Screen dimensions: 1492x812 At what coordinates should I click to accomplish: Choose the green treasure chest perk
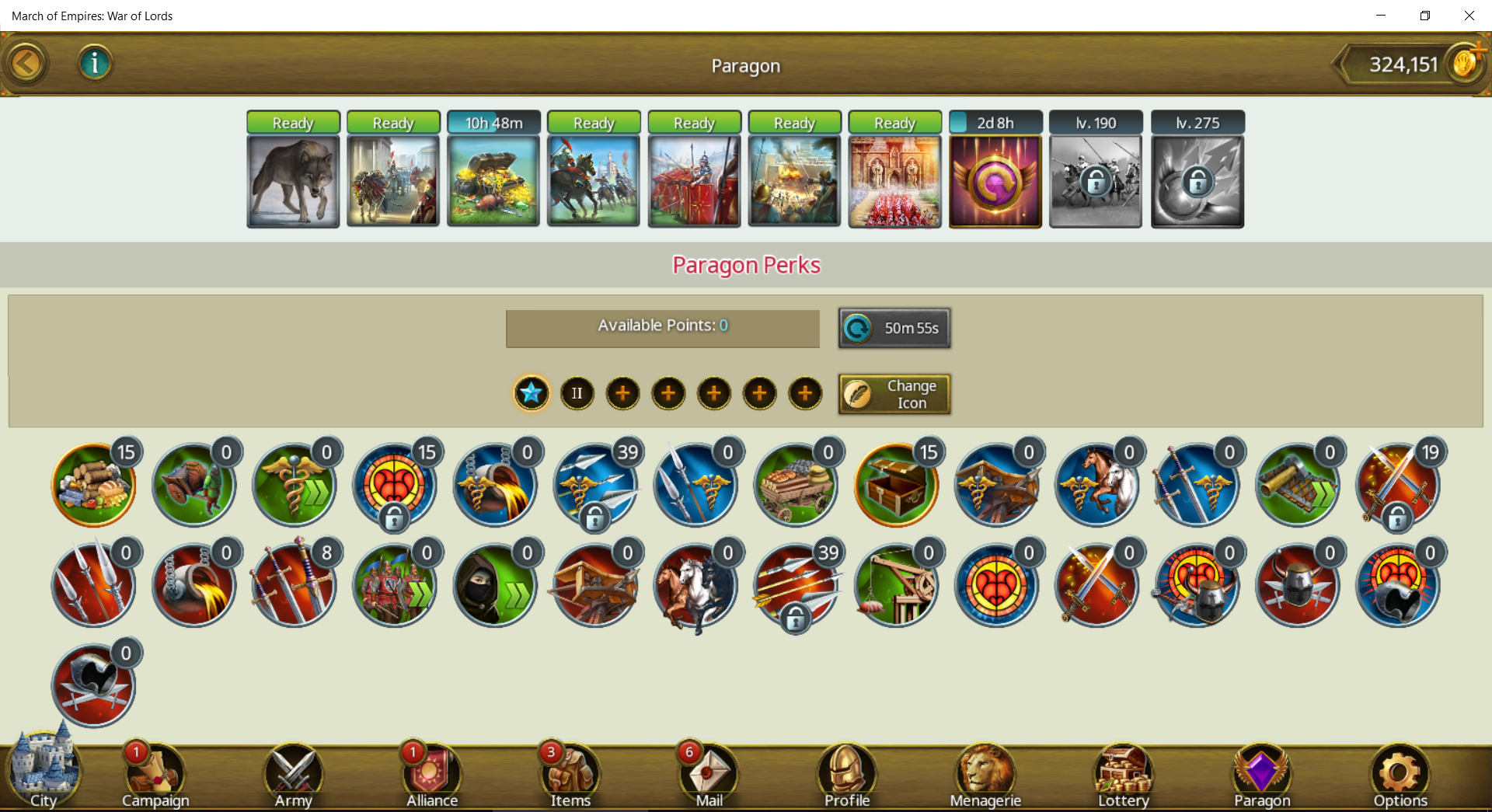[x=896, y=486]
